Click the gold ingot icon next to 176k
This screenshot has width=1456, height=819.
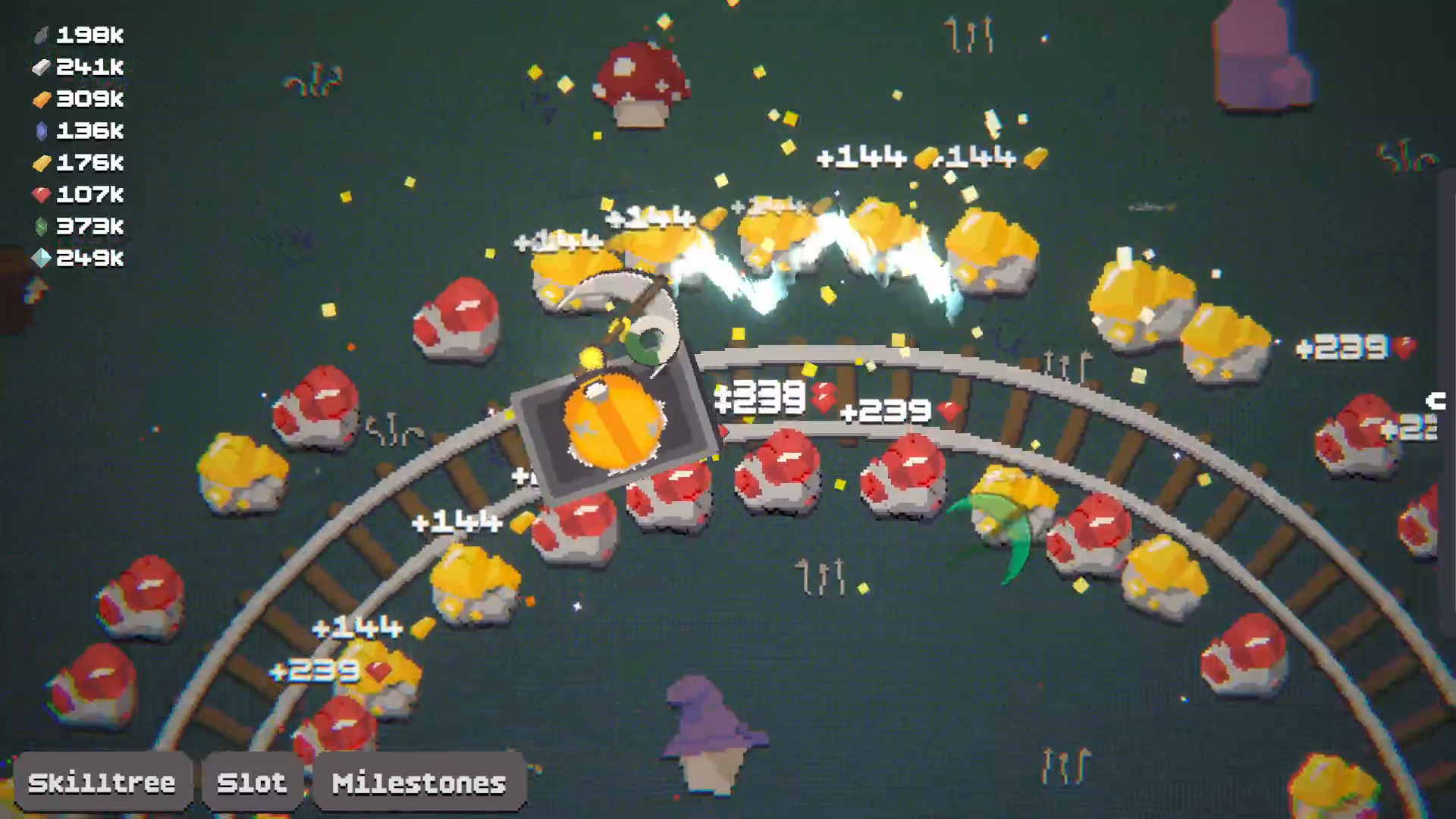coord(42,163)
